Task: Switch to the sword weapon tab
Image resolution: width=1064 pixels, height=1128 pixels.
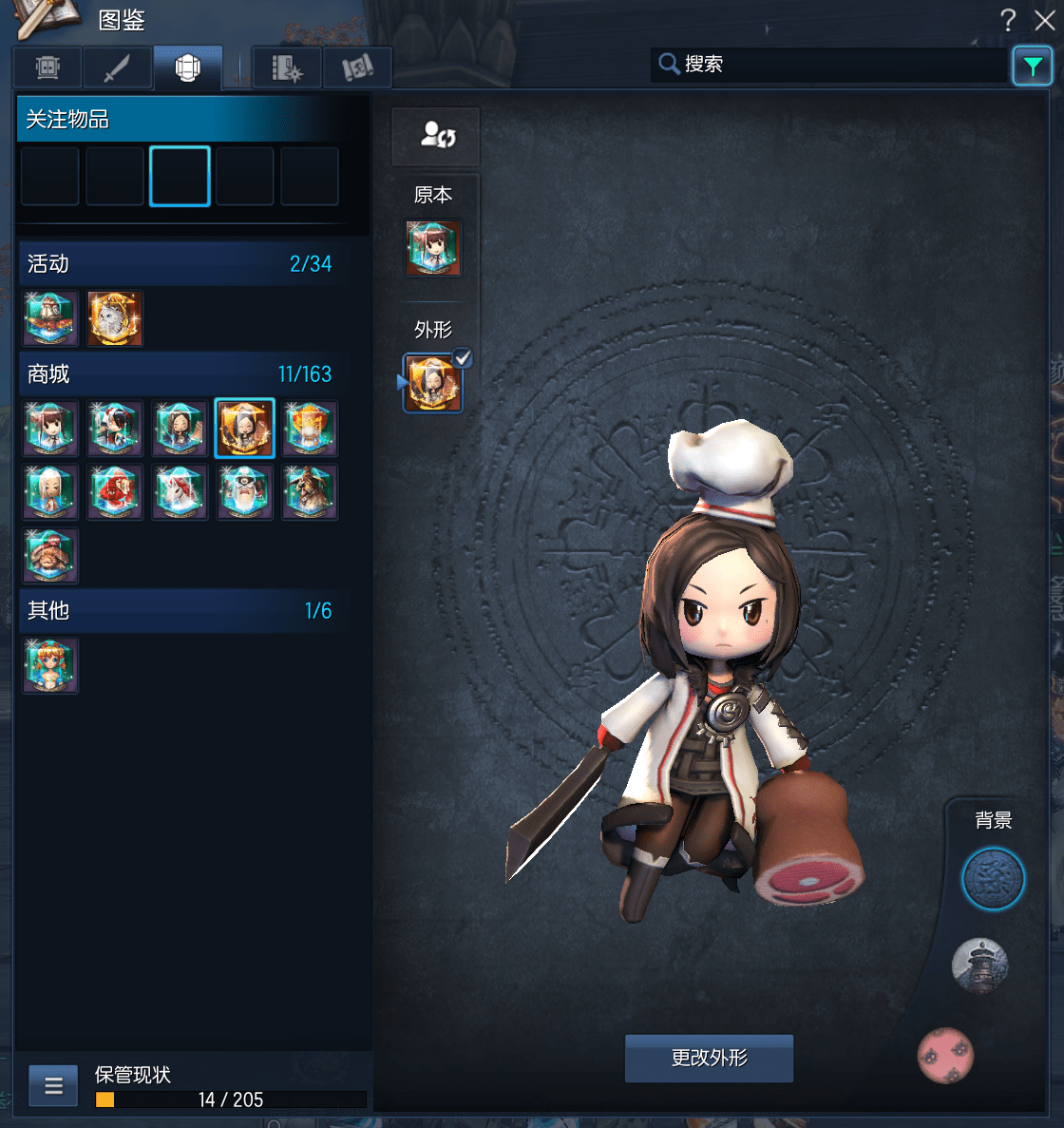Action: tap(118, 67)
